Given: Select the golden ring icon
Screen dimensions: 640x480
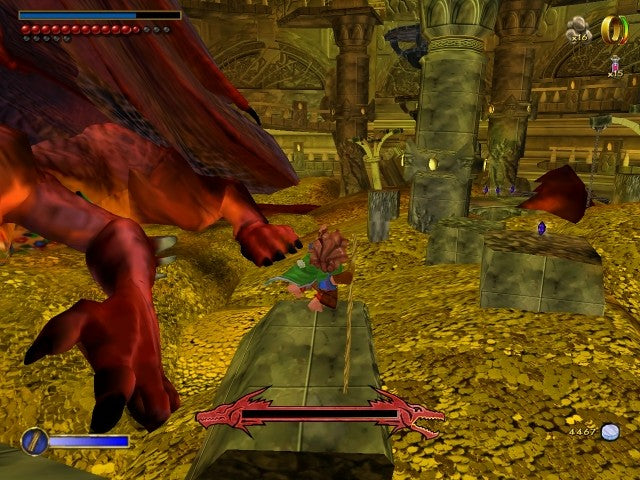Looking at the screenshot, I should [x=612, y=29].
